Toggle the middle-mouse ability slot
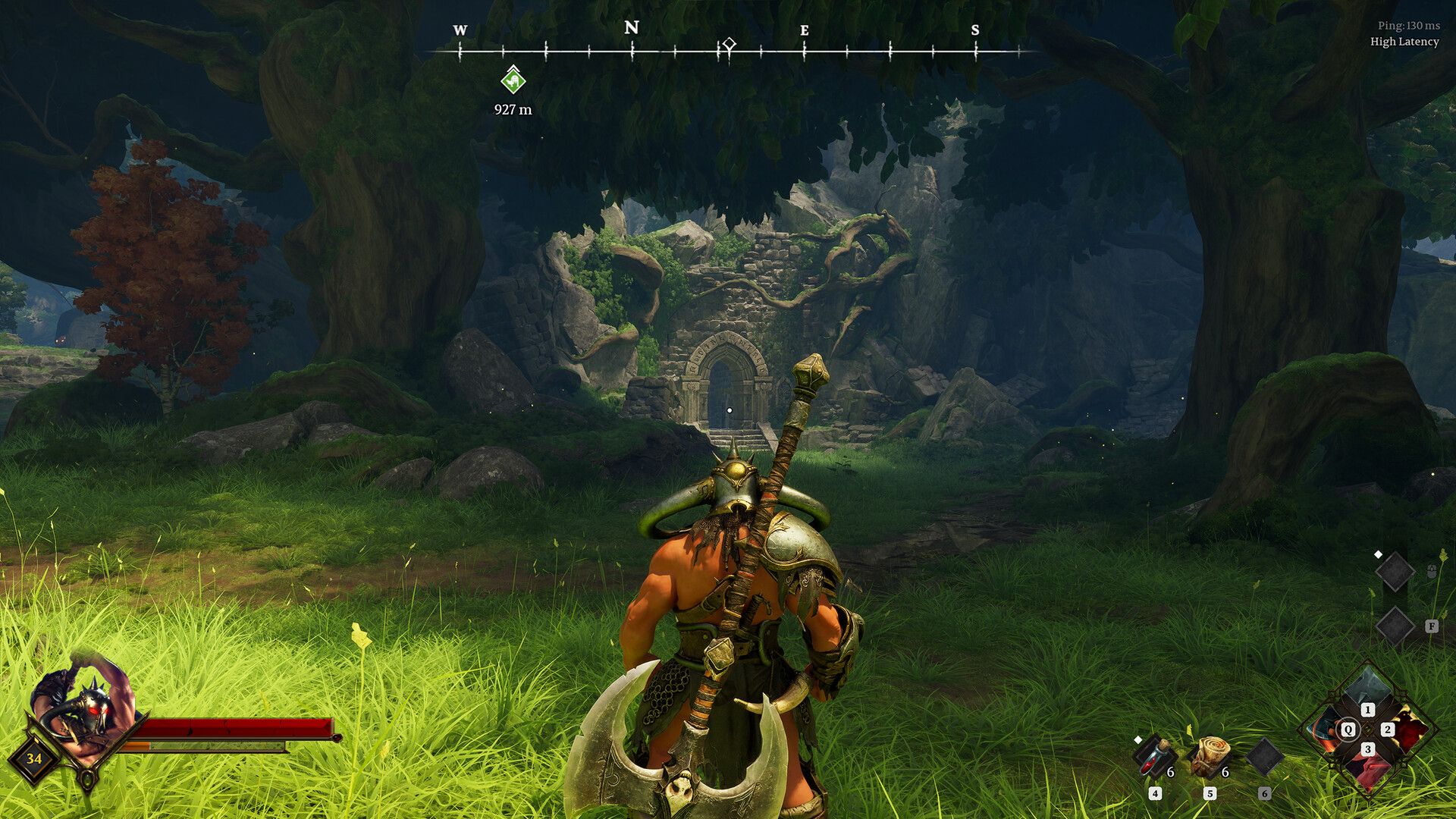Image resolution: width=1456 pixels, height=819 pixels. click(x=1396, y=572)
